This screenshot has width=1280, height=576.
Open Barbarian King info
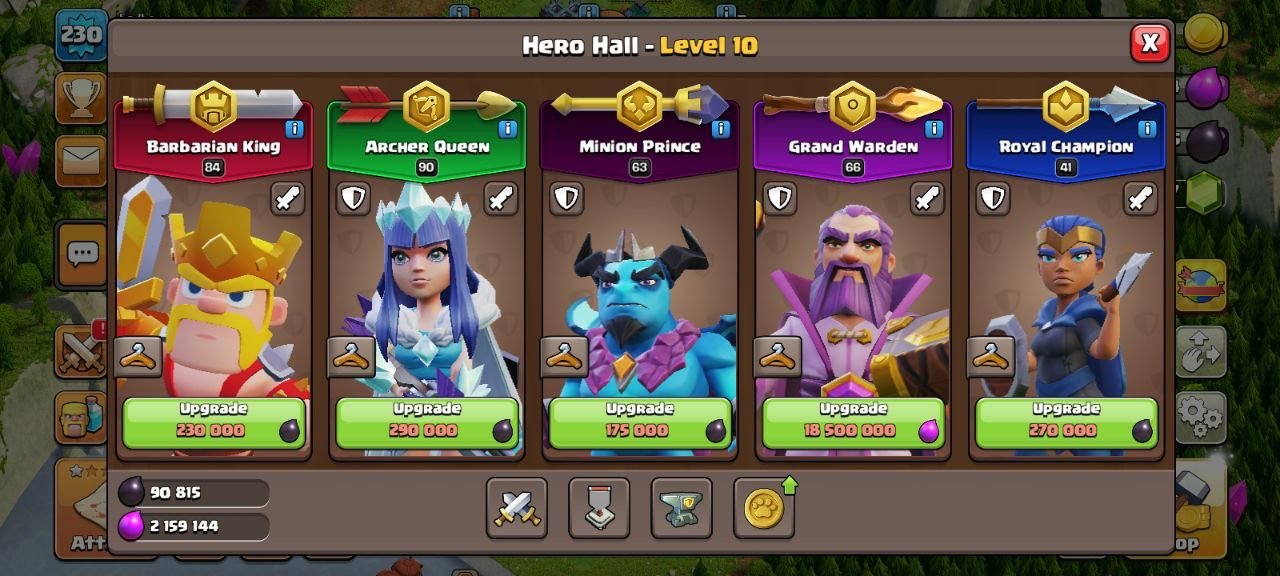294,129
